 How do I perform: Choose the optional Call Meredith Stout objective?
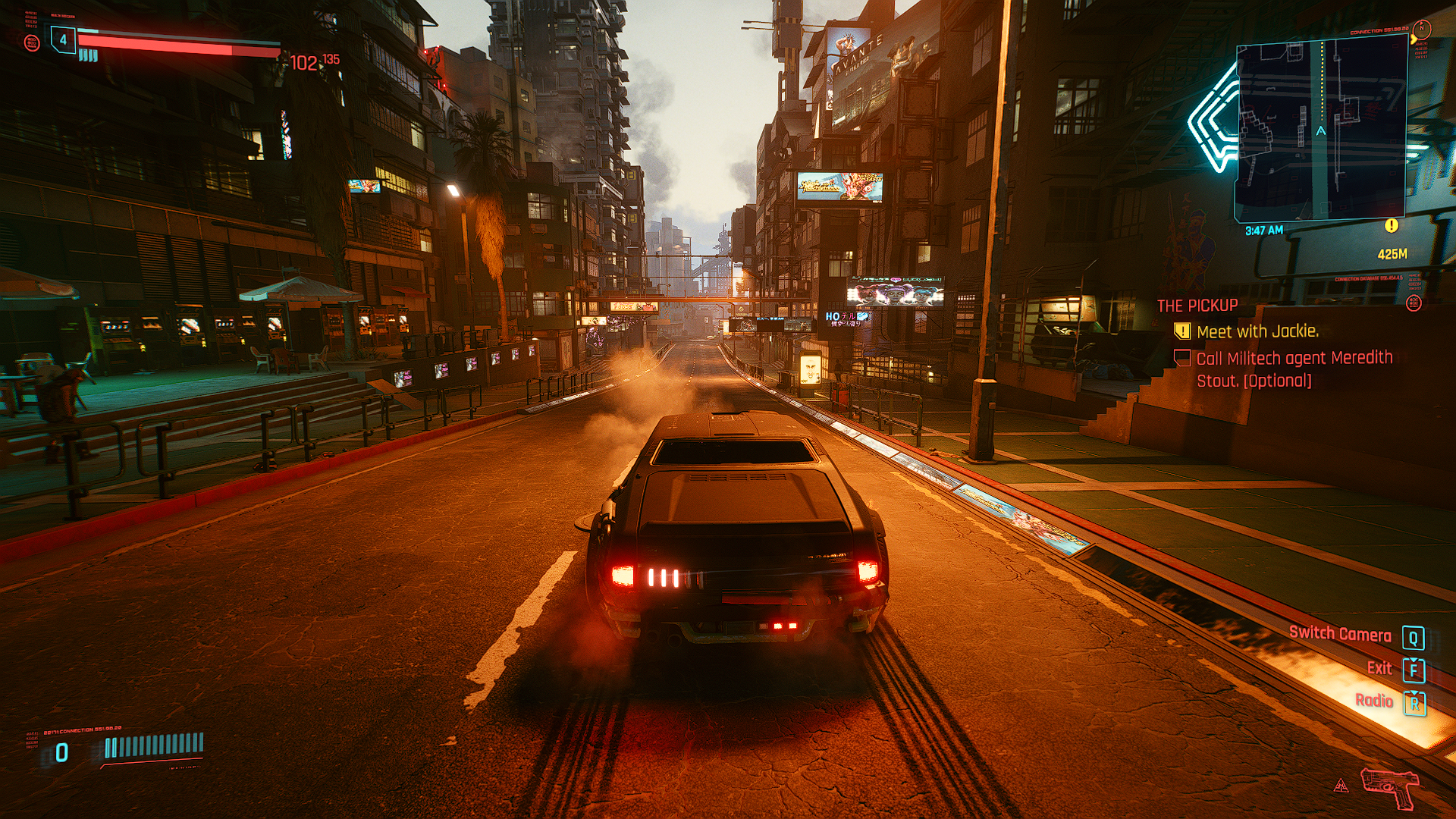[x=1294, y=369]
